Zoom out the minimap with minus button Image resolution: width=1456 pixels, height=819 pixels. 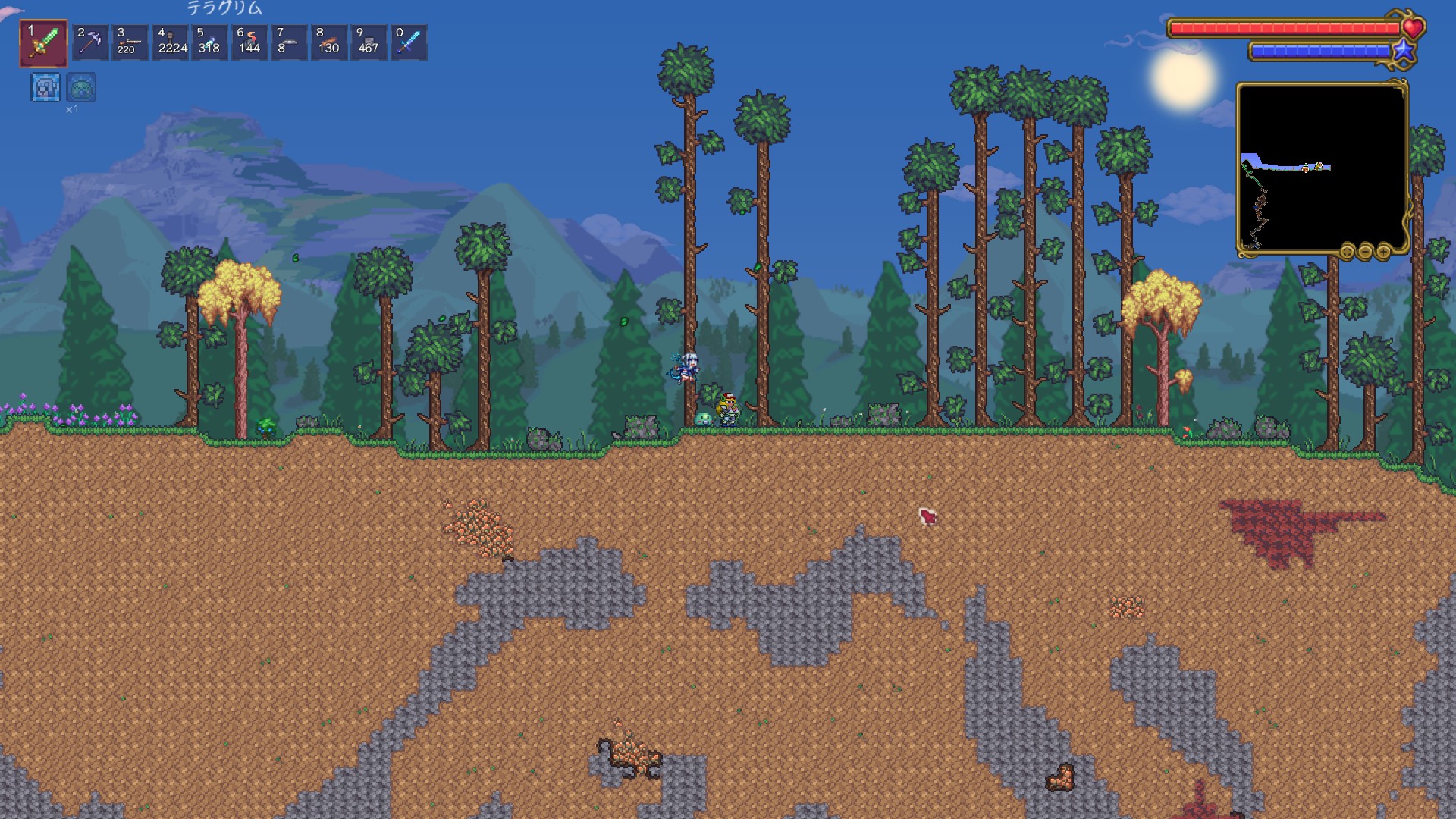click(1365, 251)
